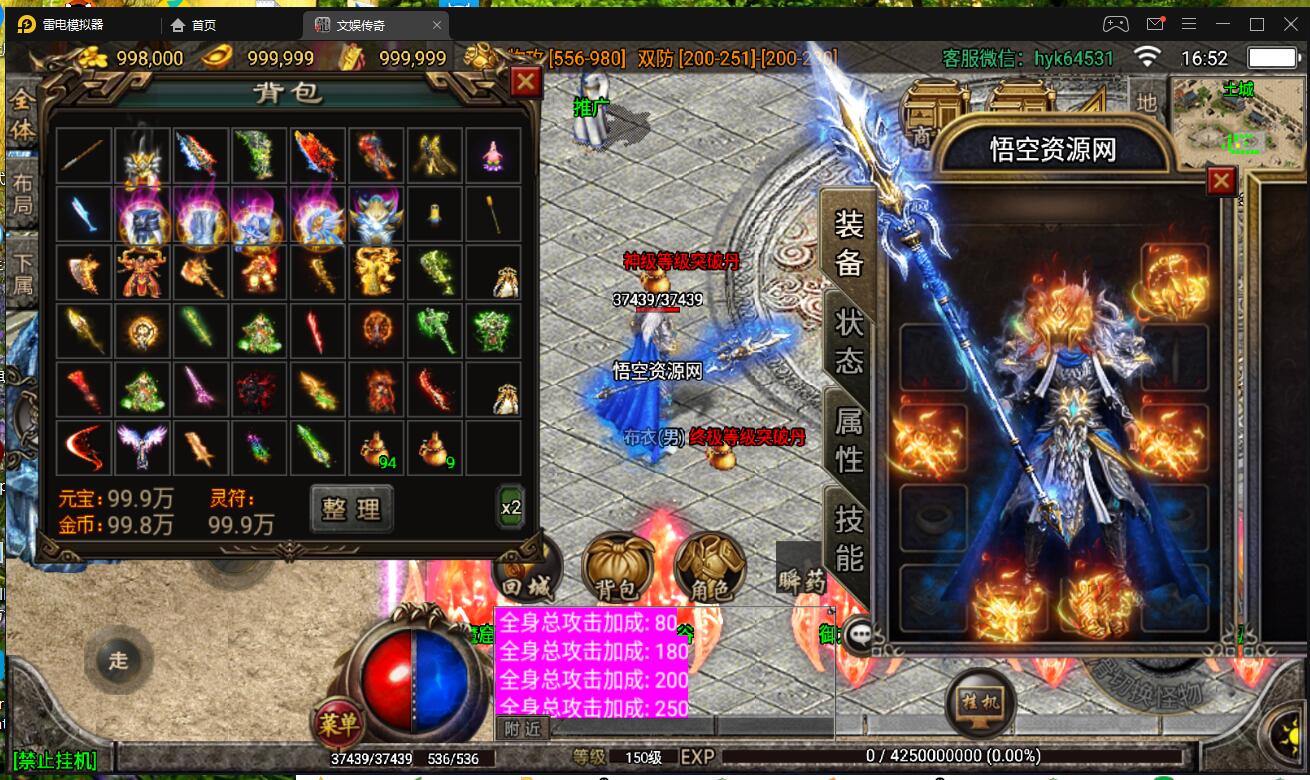This screenshot has width=1310, height=780.
Task: Open the 状态 status tab
Action: pyautogui.click(x=849, y=340)
